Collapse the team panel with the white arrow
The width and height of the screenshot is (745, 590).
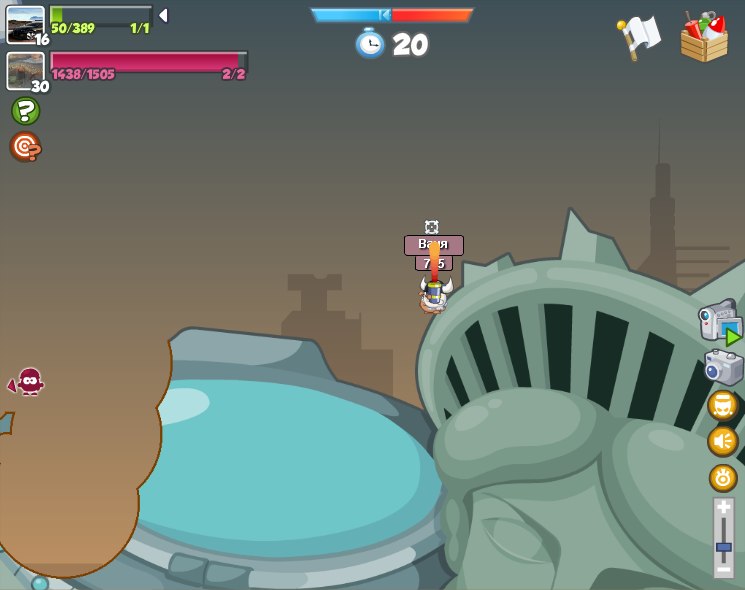tap(163, 15)
